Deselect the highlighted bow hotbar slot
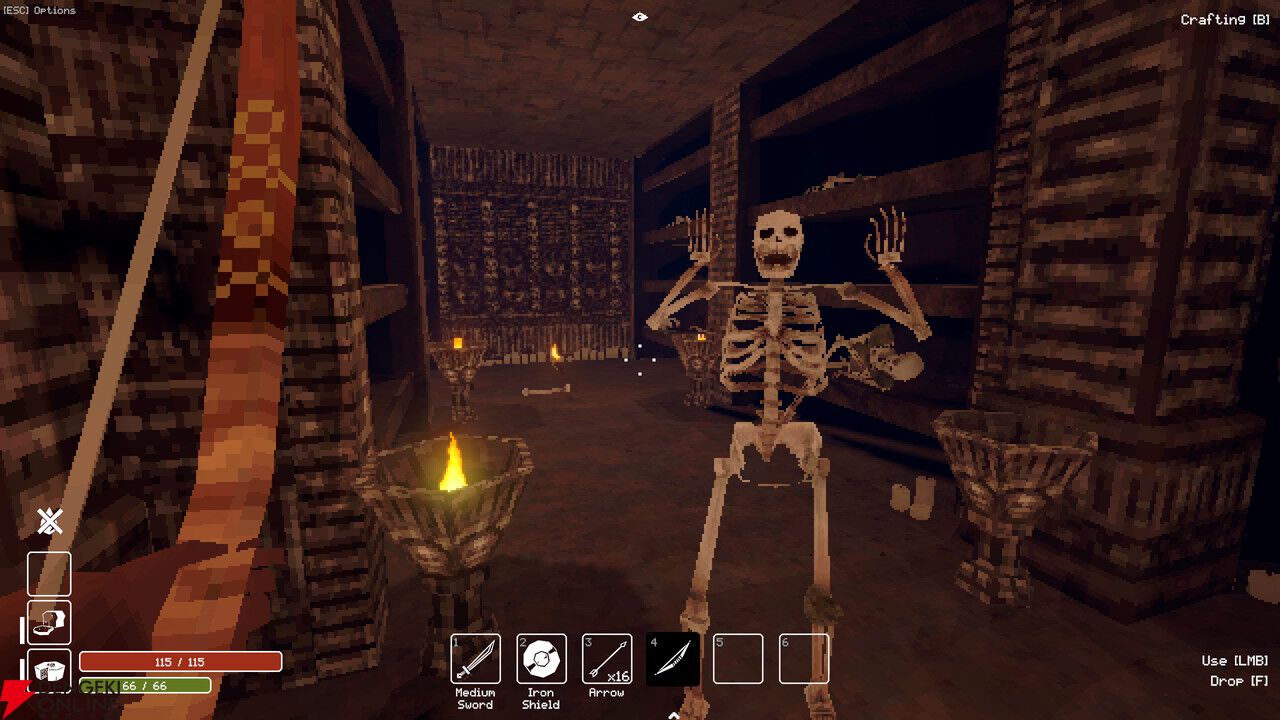 672,658
